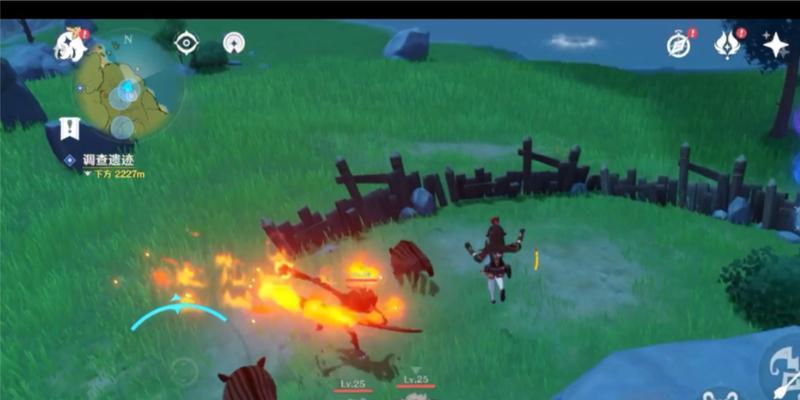Select the 调查遗迹 quest tracker
Viewport: 800px width, 400px height.
pyautogui.click(x=107, y=159)
